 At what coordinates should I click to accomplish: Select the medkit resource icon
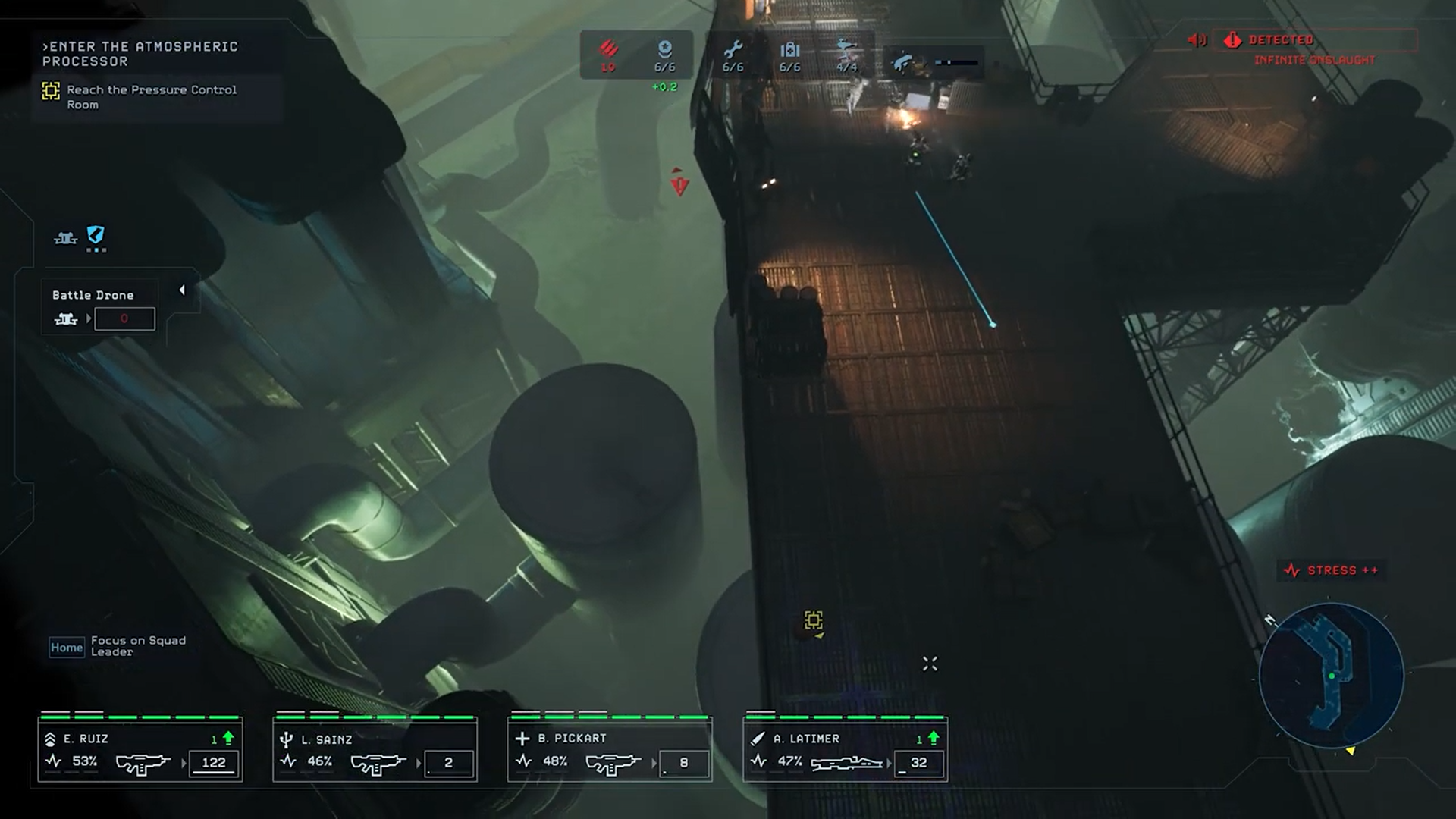[789, 51]
